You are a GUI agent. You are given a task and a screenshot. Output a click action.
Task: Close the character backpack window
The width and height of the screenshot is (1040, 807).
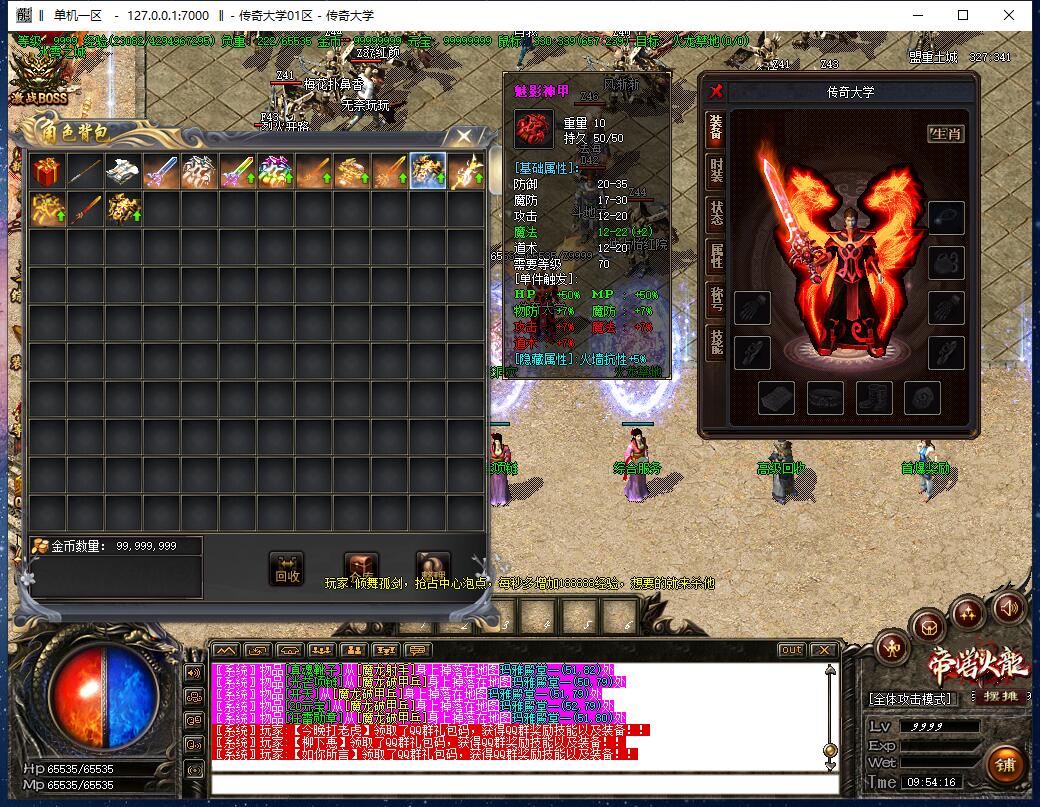[x=464, y=136]
